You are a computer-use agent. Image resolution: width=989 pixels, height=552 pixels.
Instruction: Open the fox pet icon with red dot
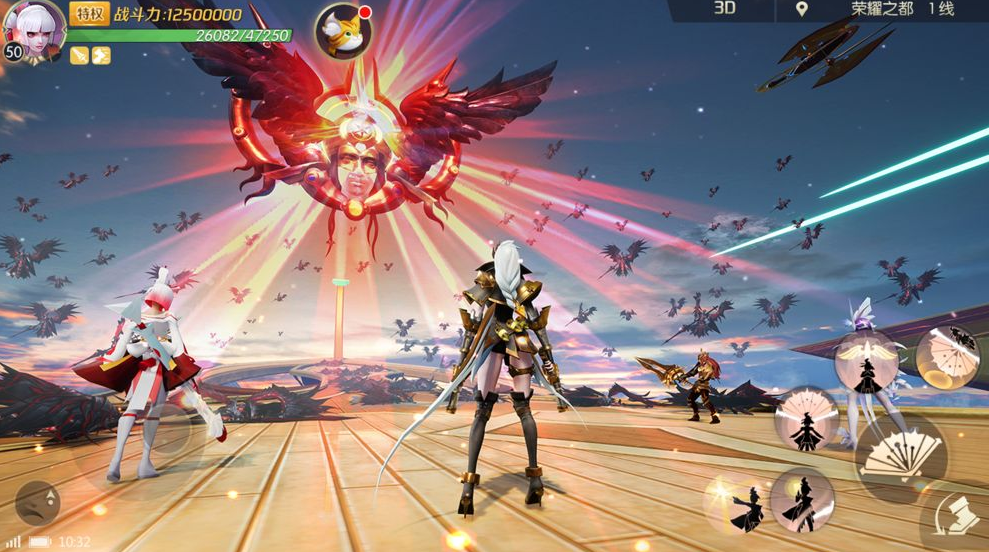pos(343,32)
